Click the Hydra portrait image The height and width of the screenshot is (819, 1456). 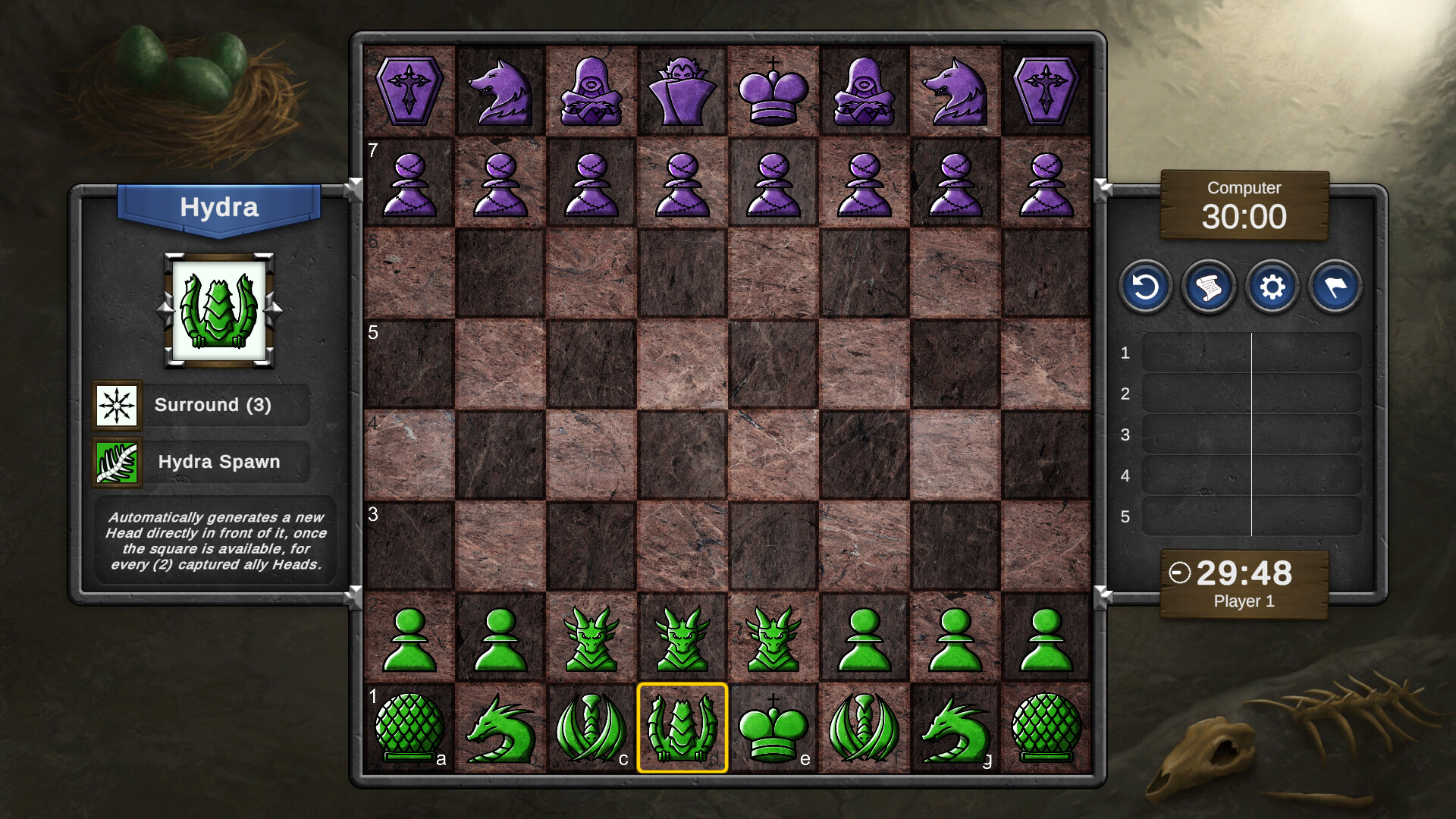[218, 309]
